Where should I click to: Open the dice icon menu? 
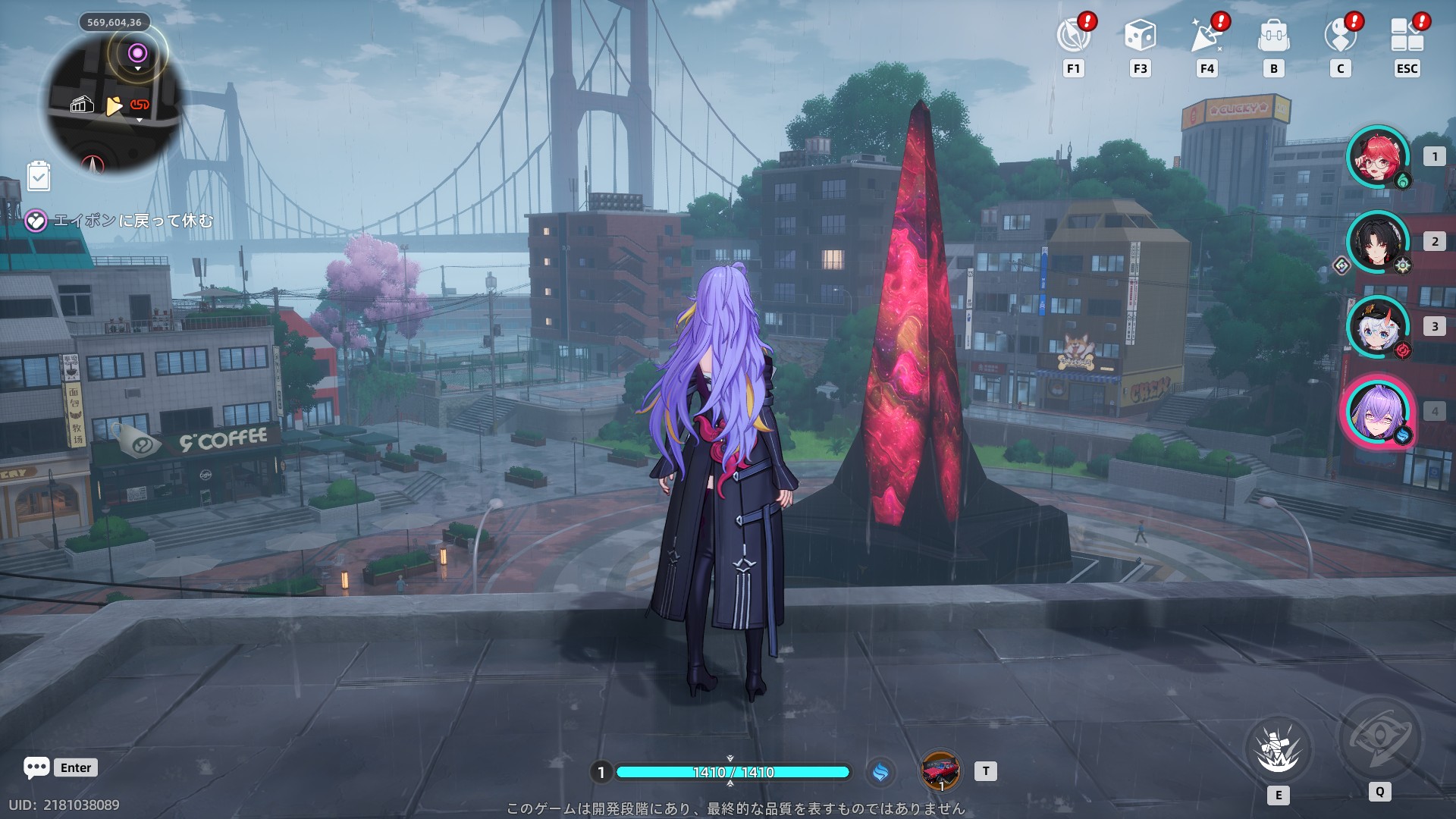point(1140,36)
